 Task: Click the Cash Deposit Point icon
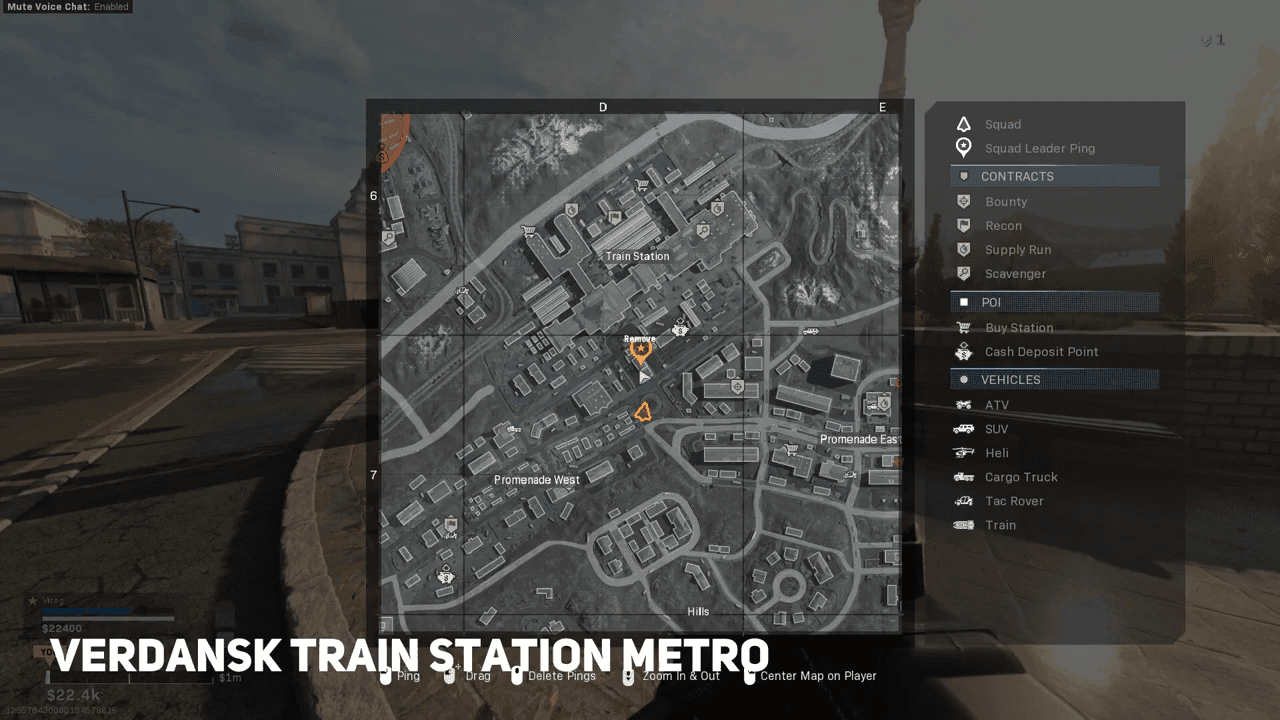tap(961, 351)
